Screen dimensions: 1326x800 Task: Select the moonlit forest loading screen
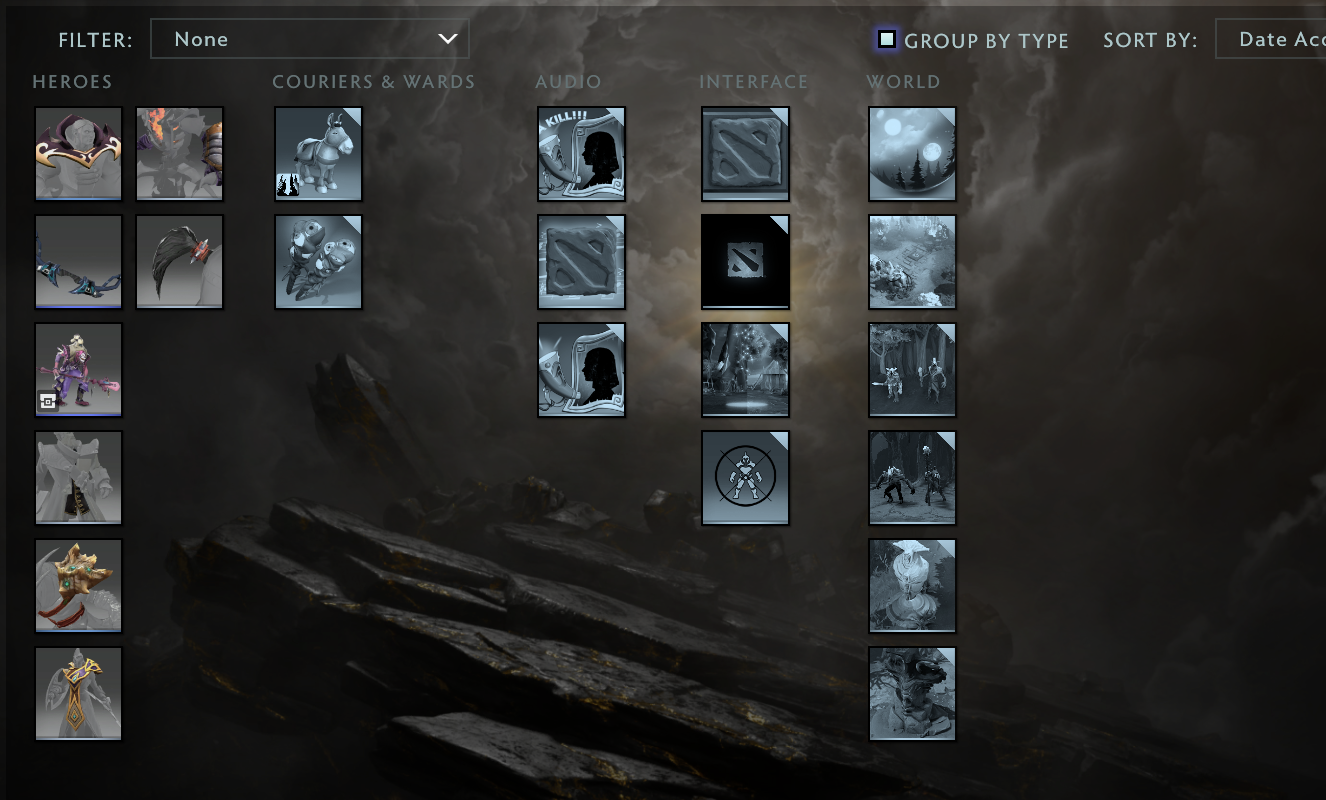coord(912,153)
